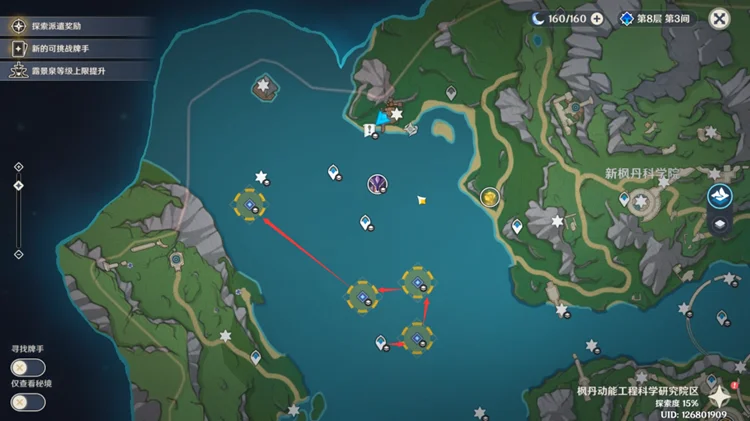Open the mountain-icon map layer button

[x=719, y=196]
